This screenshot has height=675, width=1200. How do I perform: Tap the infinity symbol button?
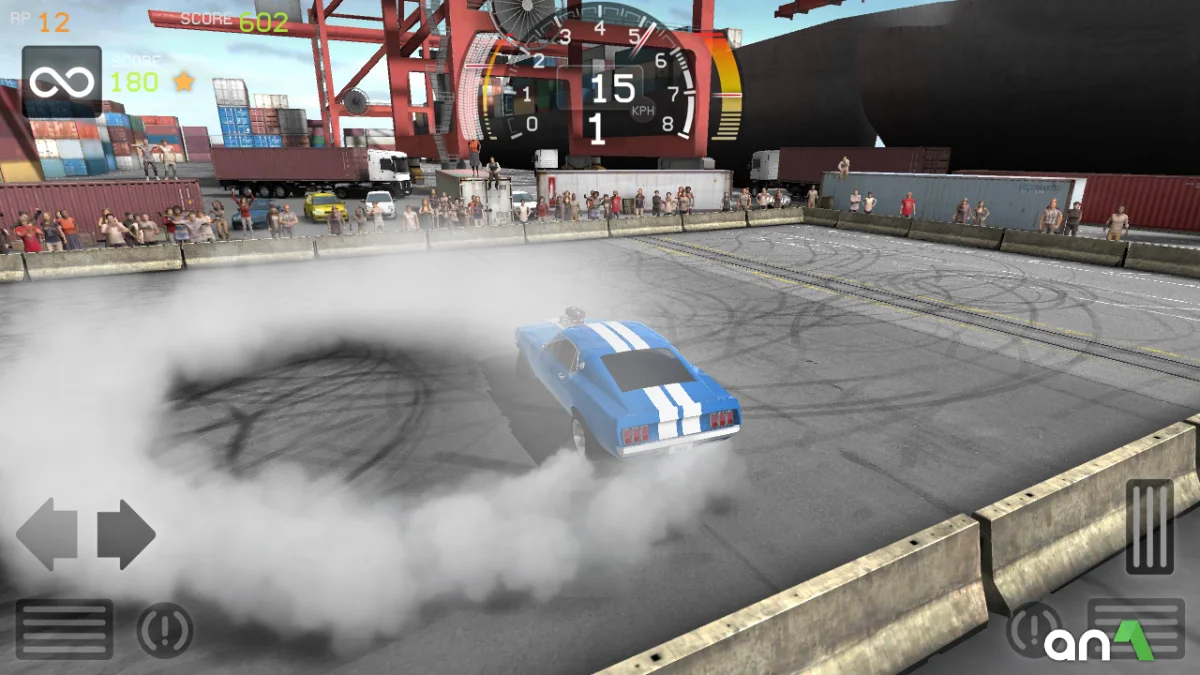(x=61, y=82)
